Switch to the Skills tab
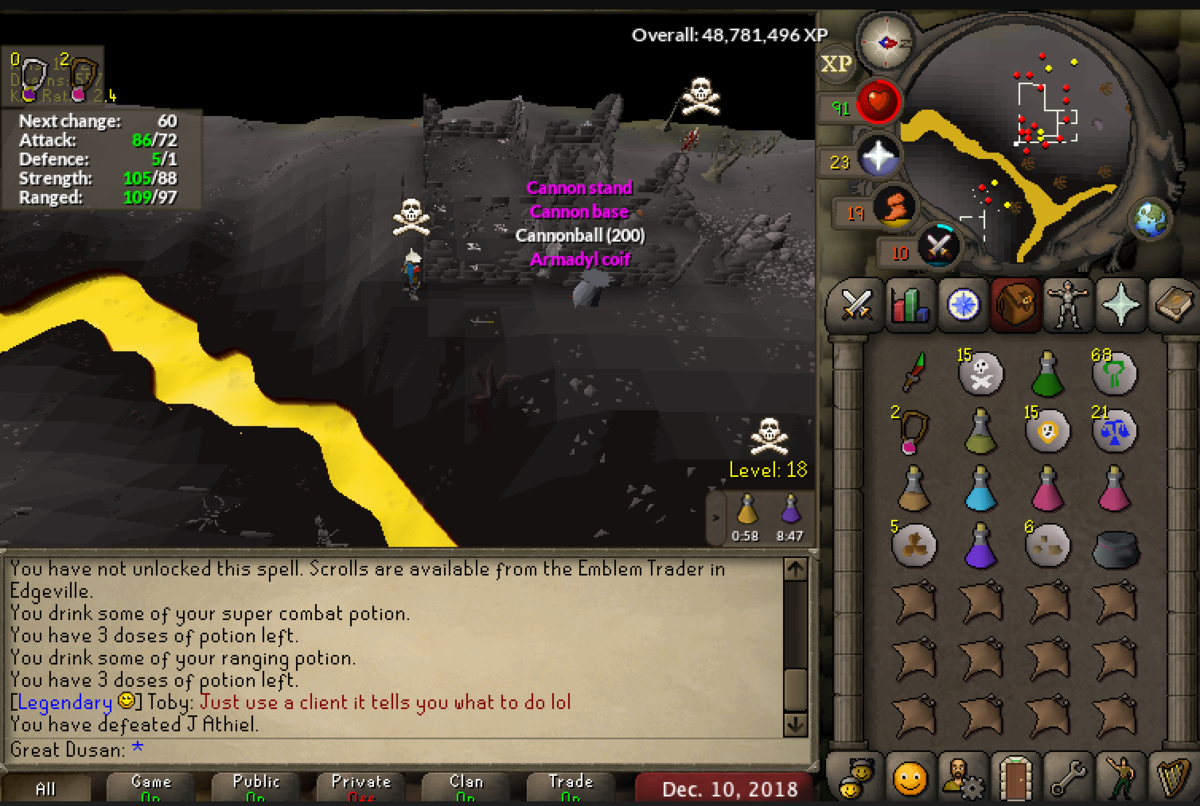Viewport: 1200px width, 806px height. pos(908,304)
